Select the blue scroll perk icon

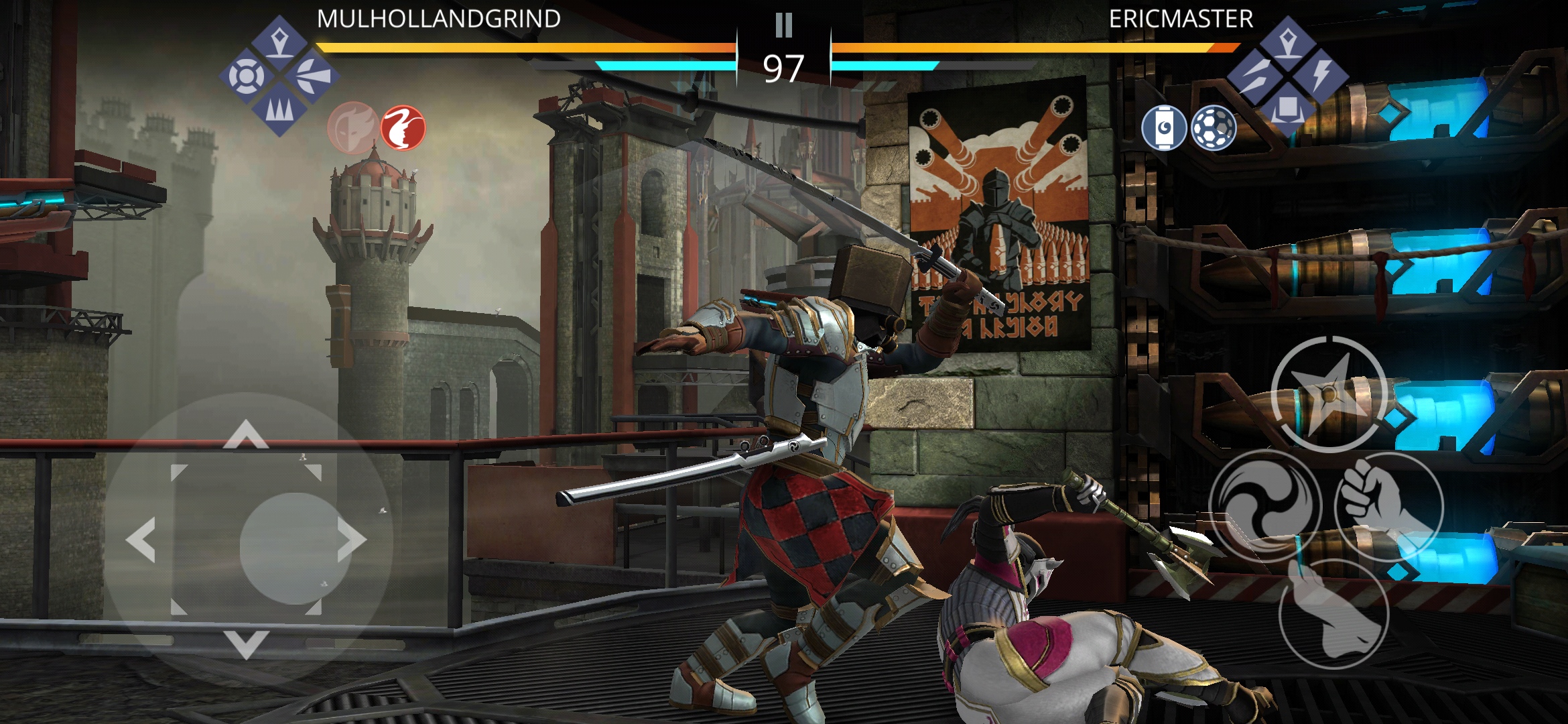[1164, 127]
